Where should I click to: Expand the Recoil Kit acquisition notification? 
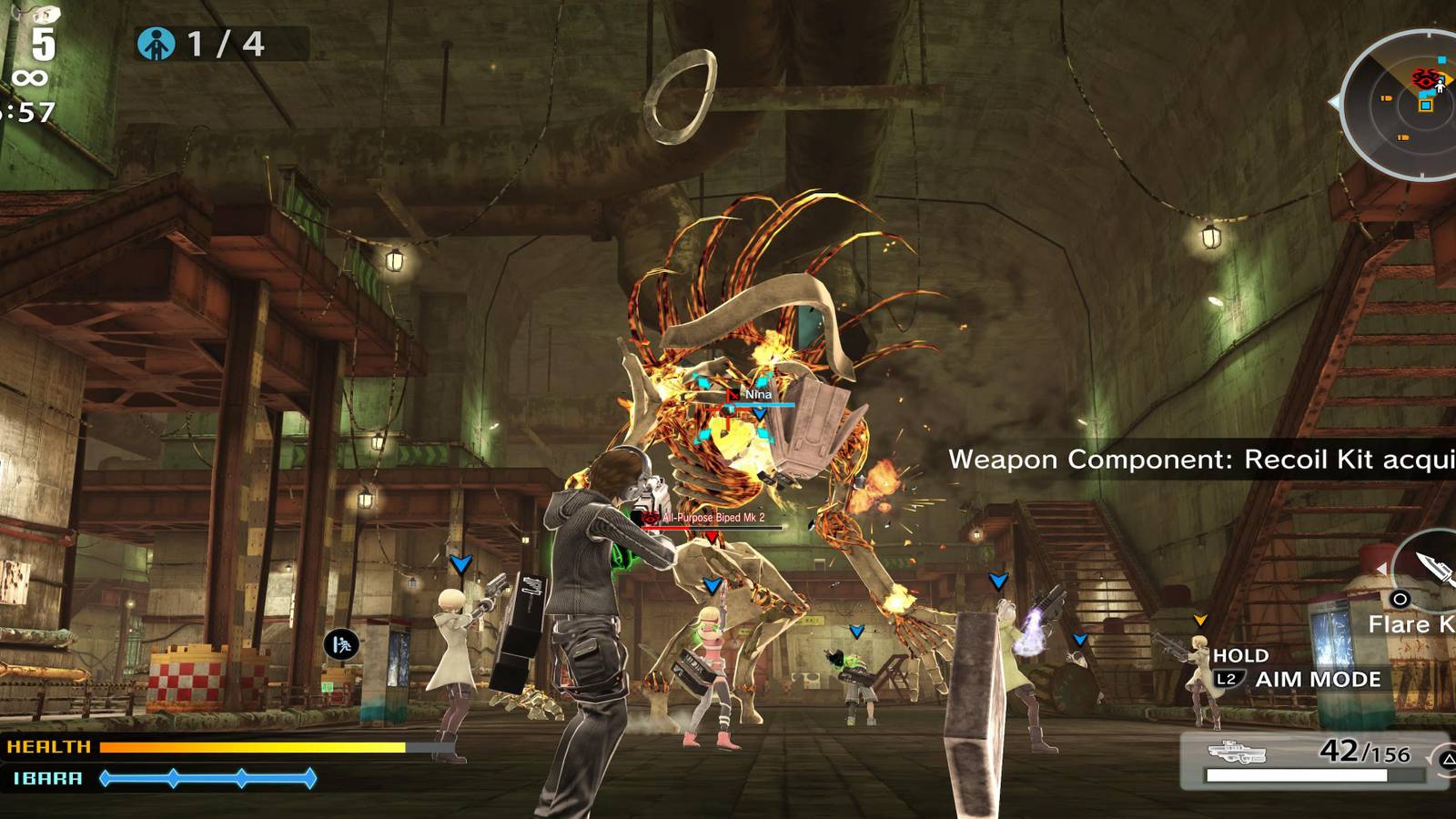[1192, 460]
